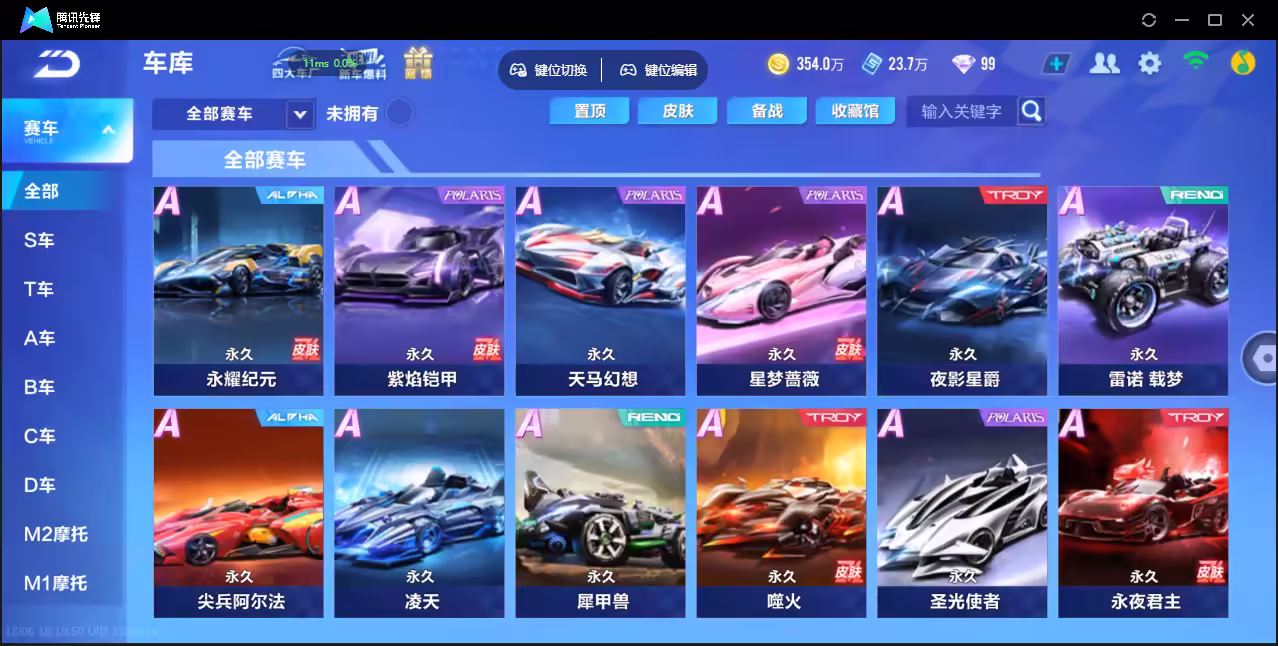This screenshot has height=646, width=1278.
Task: Select the S车 category tab
Action: [40, 240]
